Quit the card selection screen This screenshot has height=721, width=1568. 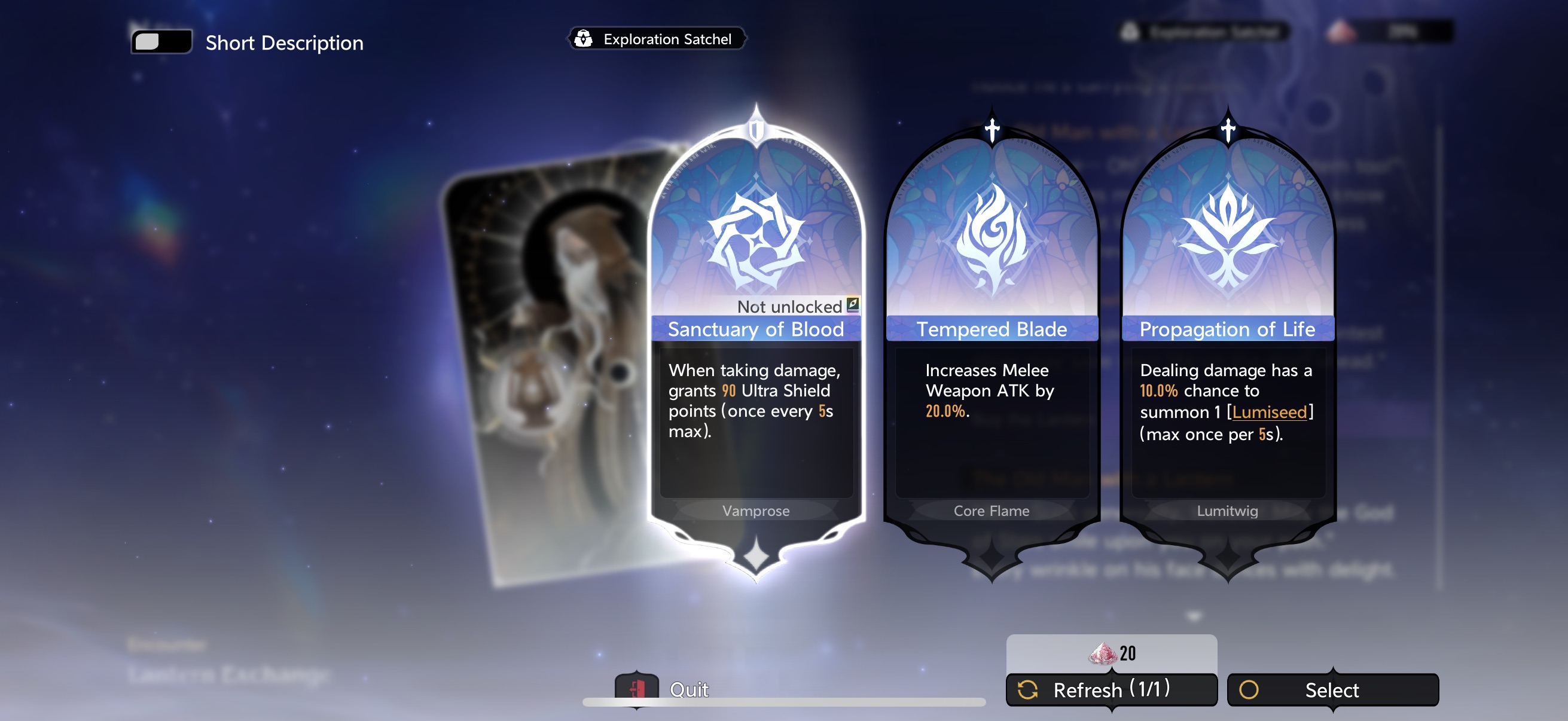coord(663,688)
